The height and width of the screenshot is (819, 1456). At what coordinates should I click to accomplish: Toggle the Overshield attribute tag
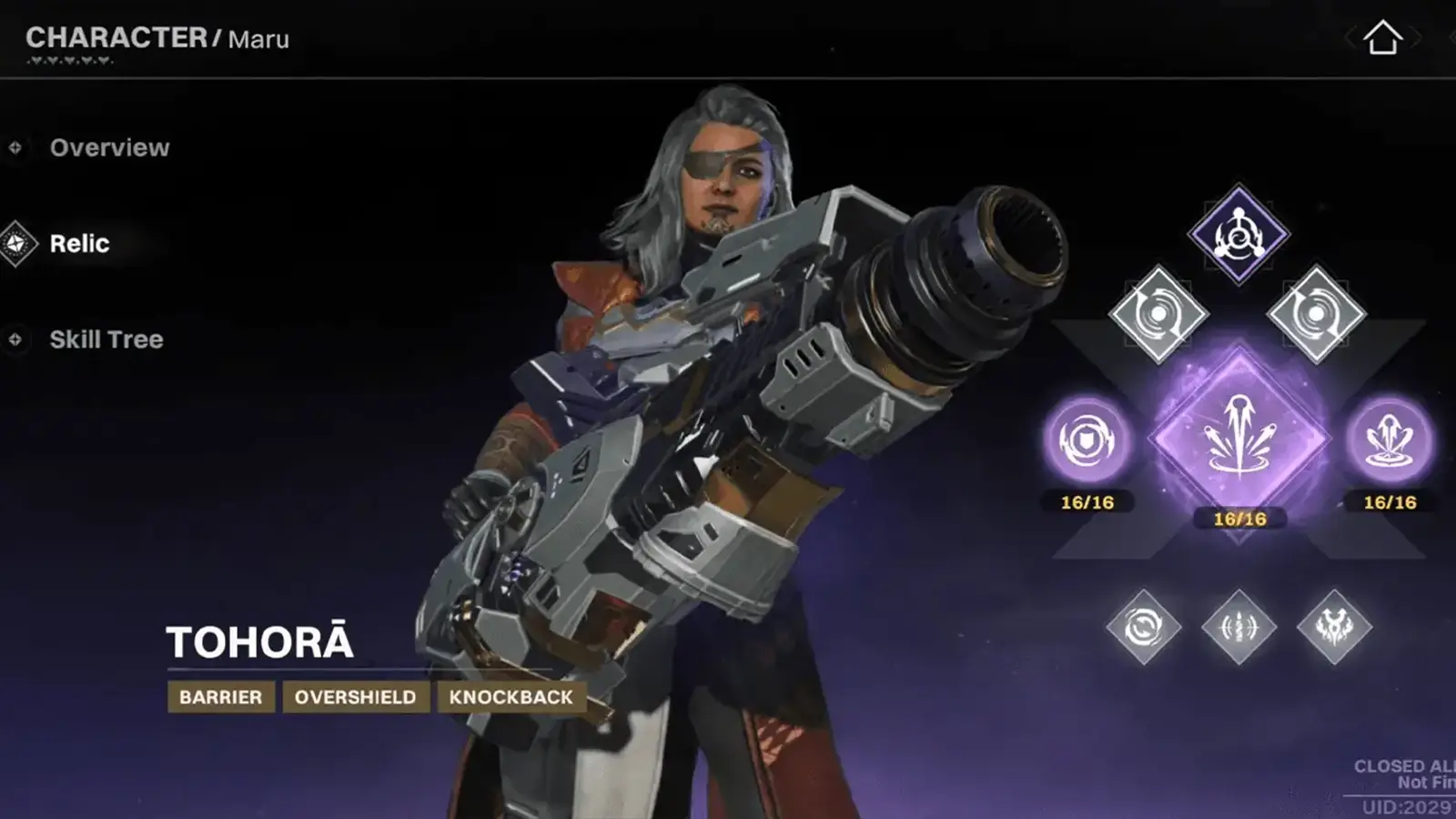tap(357, 698)
